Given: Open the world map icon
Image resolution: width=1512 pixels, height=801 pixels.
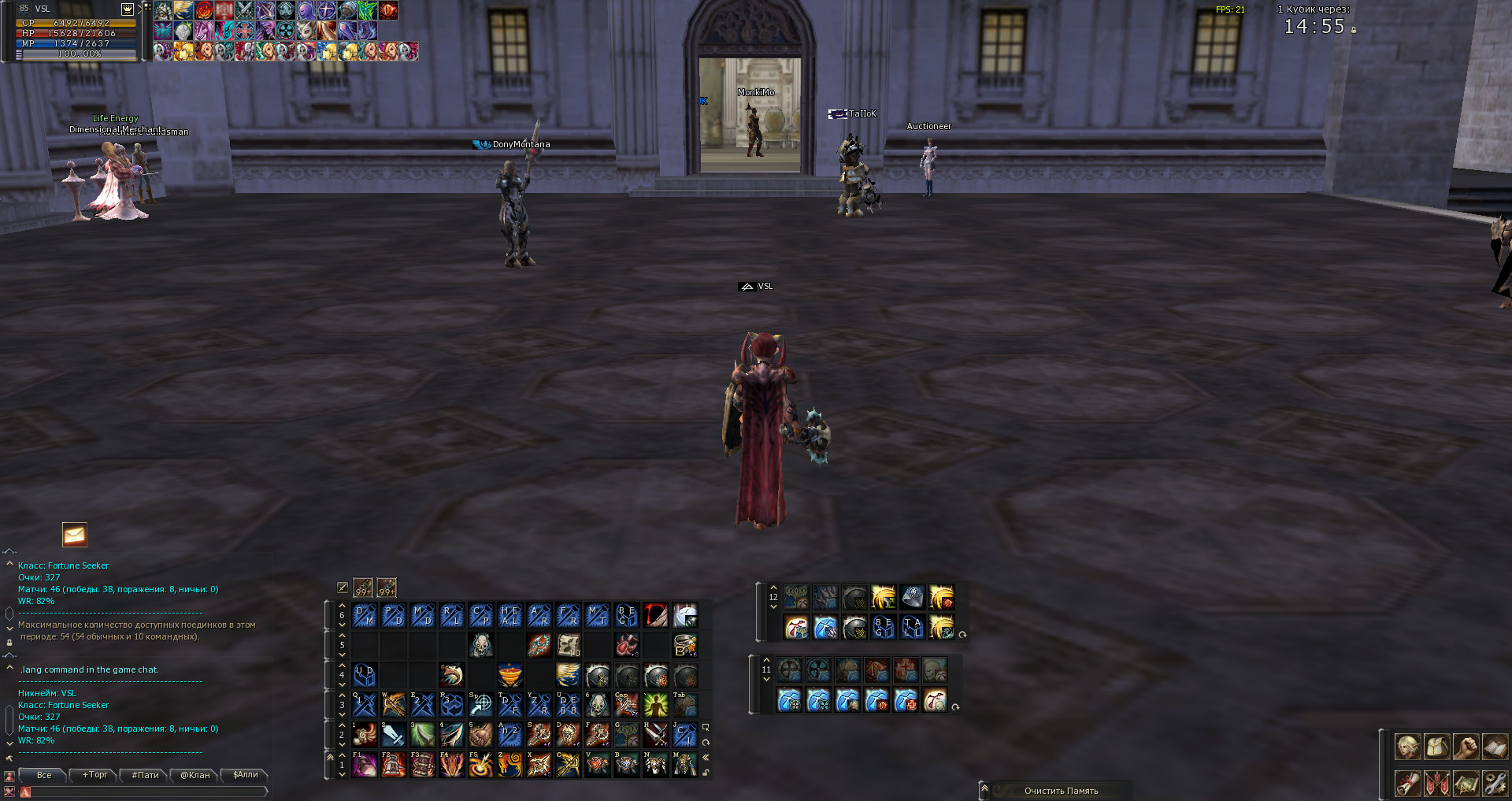Looking at the screenshot, I should [1466, 783].
